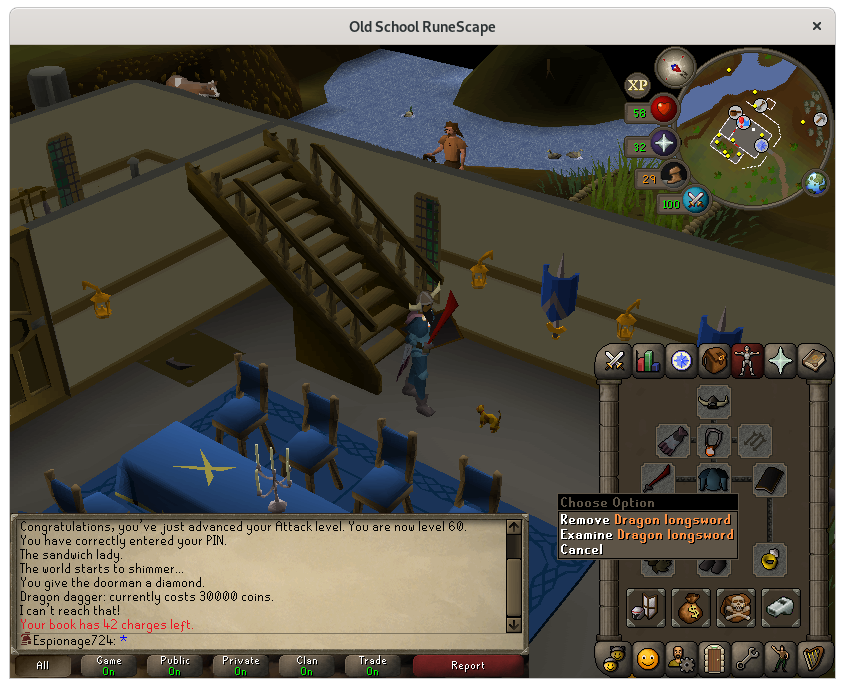View Items Kept on Death skull button
This screenshot has width=845, height=688.
736,606
